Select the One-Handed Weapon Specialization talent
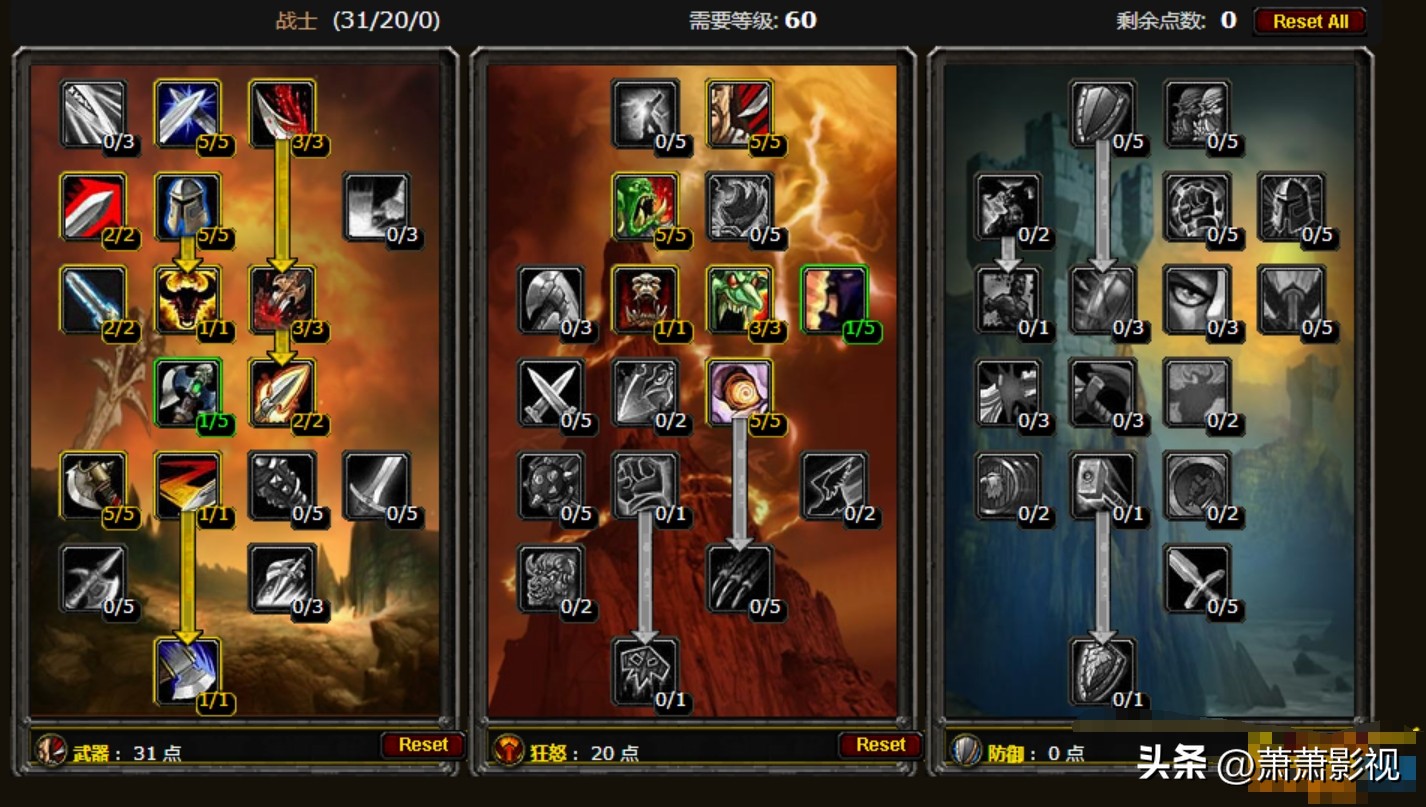Viewport: 1426px width, 807px height. [x=1196, y=578]
